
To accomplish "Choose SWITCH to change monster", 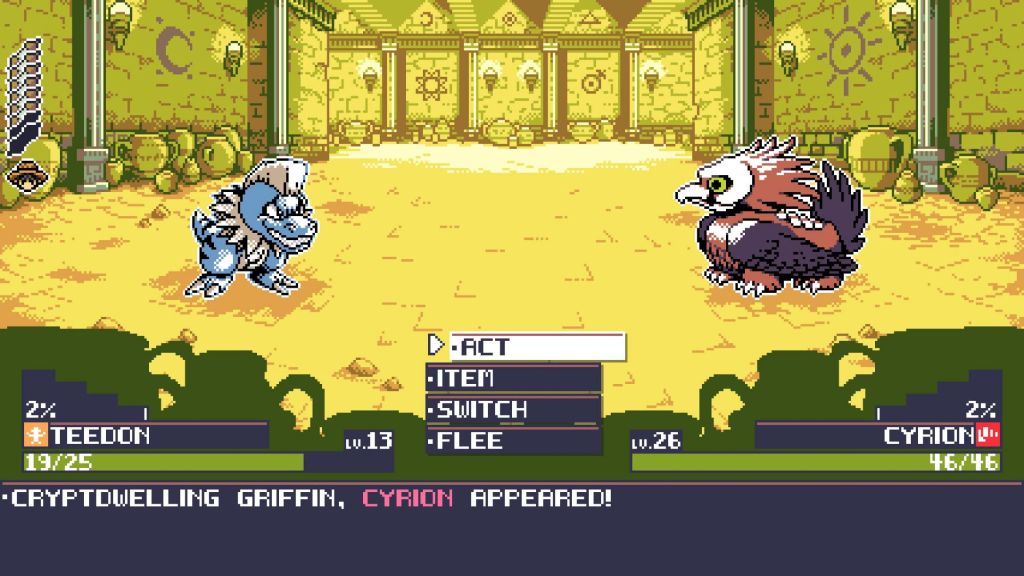I will click(514, 410).
